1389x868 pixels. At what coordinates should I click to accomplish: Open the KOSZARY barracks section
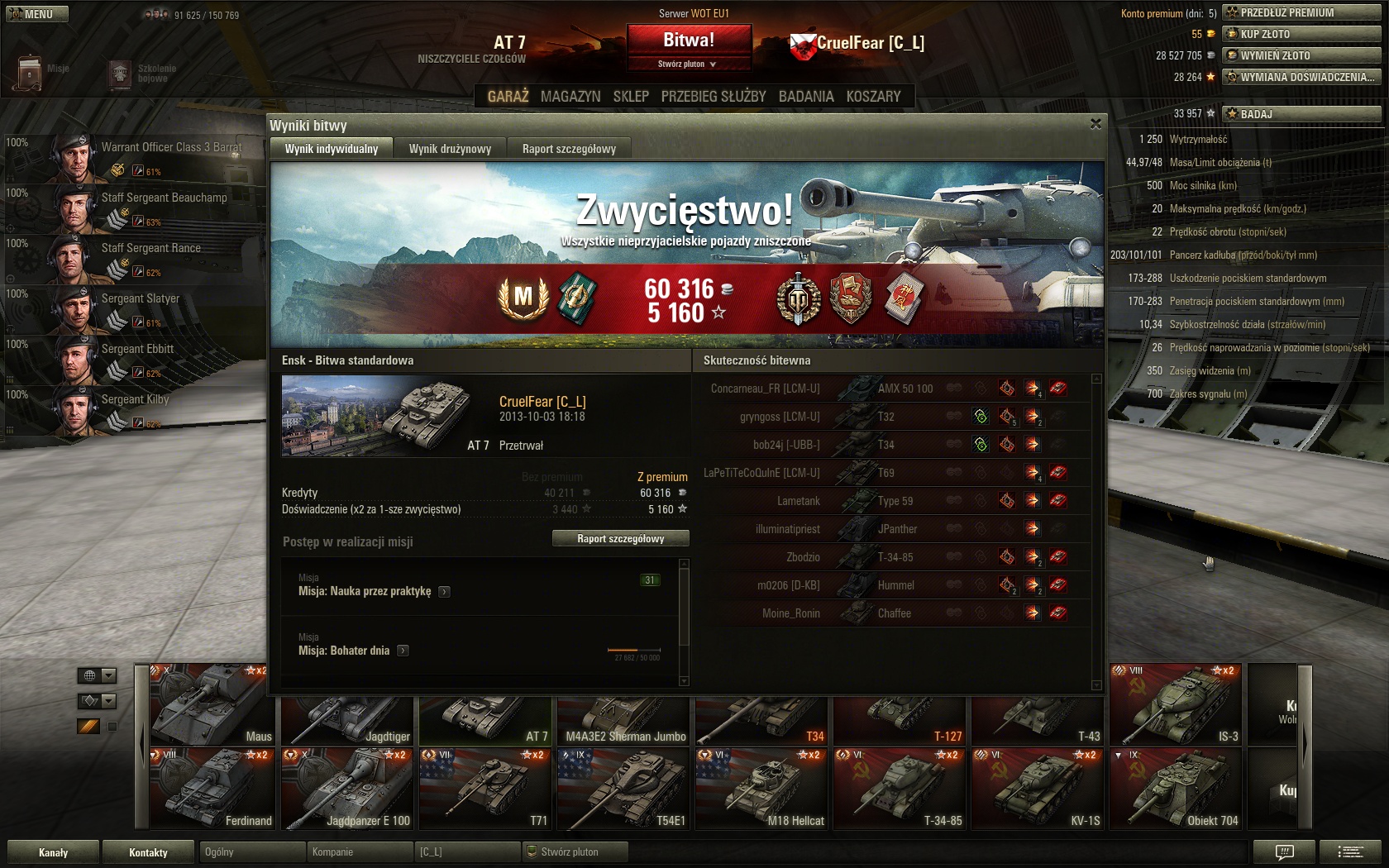pos(873,97)
